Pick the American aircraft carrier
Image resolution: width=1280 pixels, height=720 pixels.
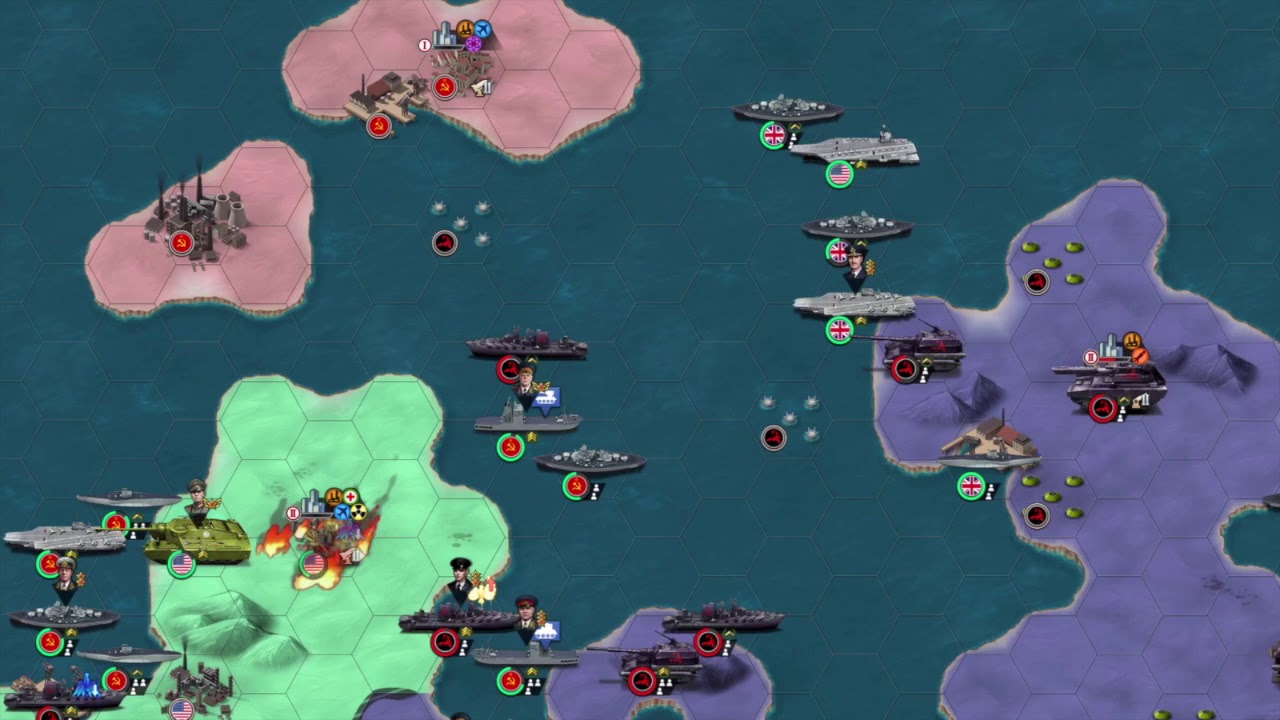(853, 150)
